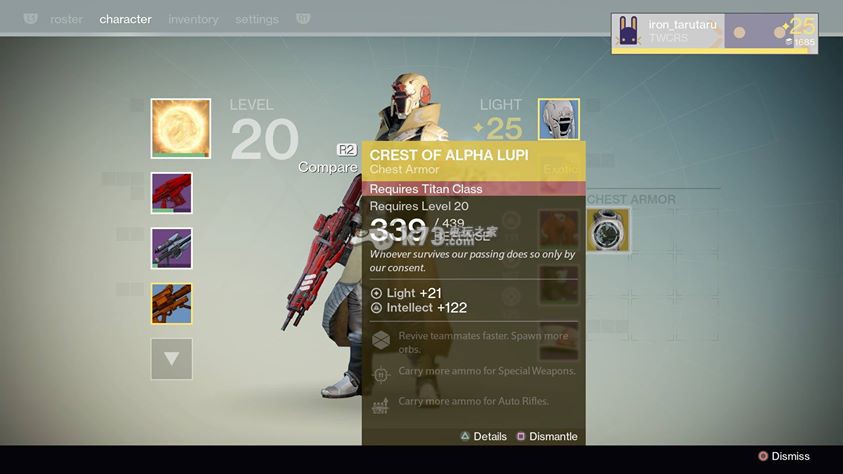Switch to the roster tab

pos(67,19)
